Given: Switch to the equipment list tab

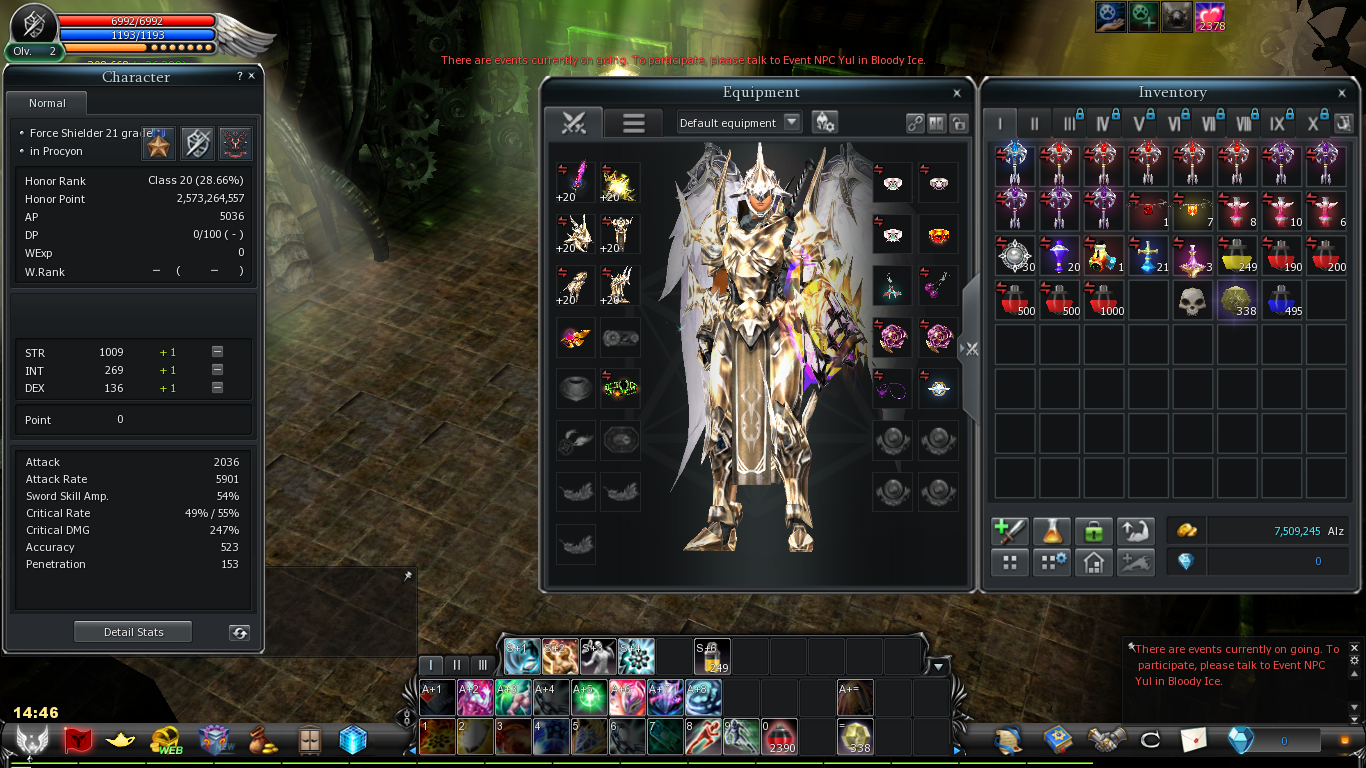Looking at the screenshot, I should [x=633, y=123].
